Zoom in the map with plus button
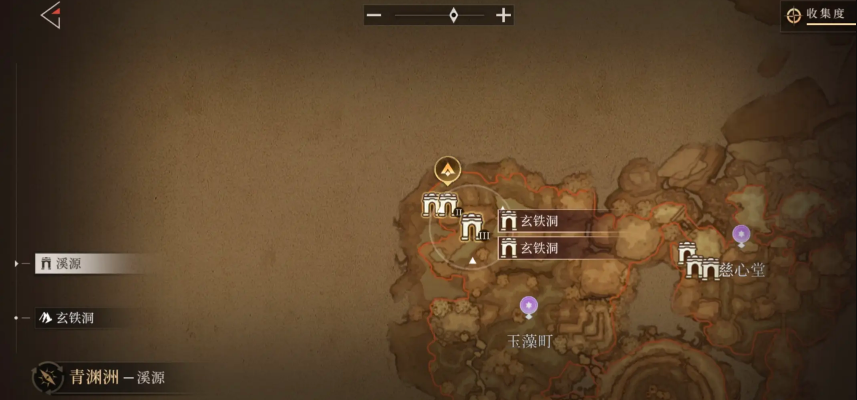 [x=503, y=15]
